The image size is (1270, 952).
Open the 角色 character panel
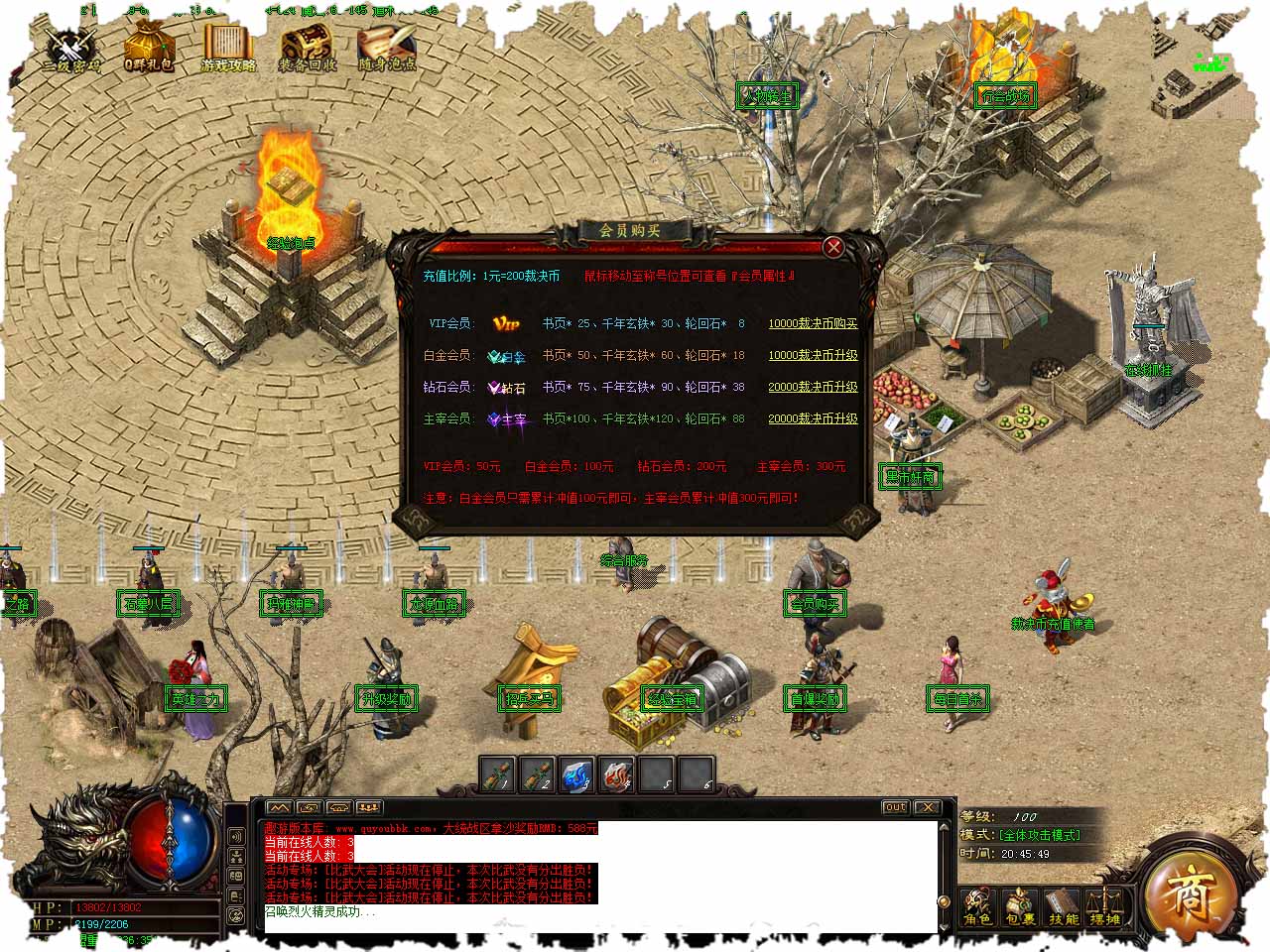tap(977, 906)
